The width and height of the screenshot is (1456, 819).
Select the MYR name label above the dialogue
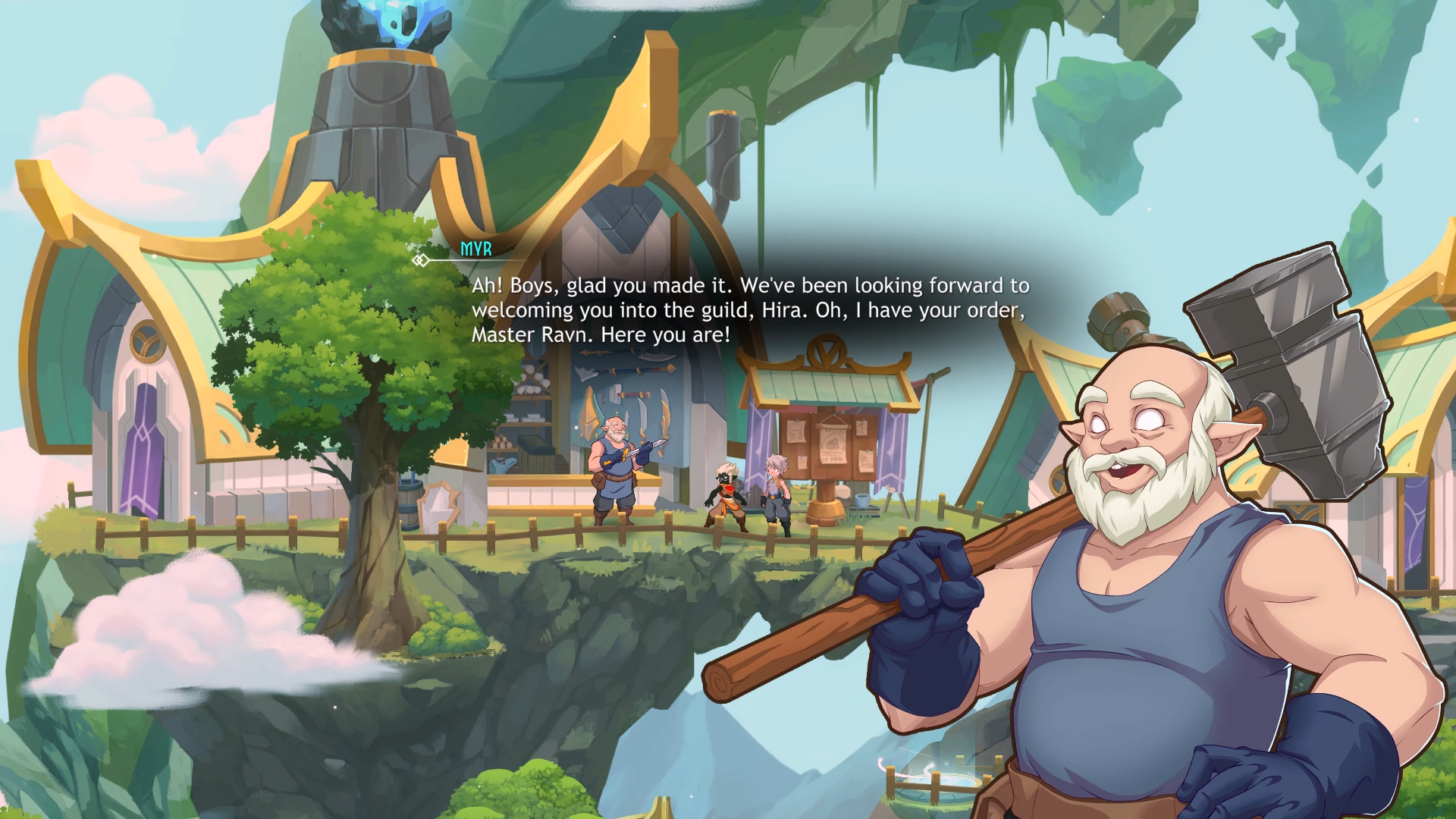(475, 246)
